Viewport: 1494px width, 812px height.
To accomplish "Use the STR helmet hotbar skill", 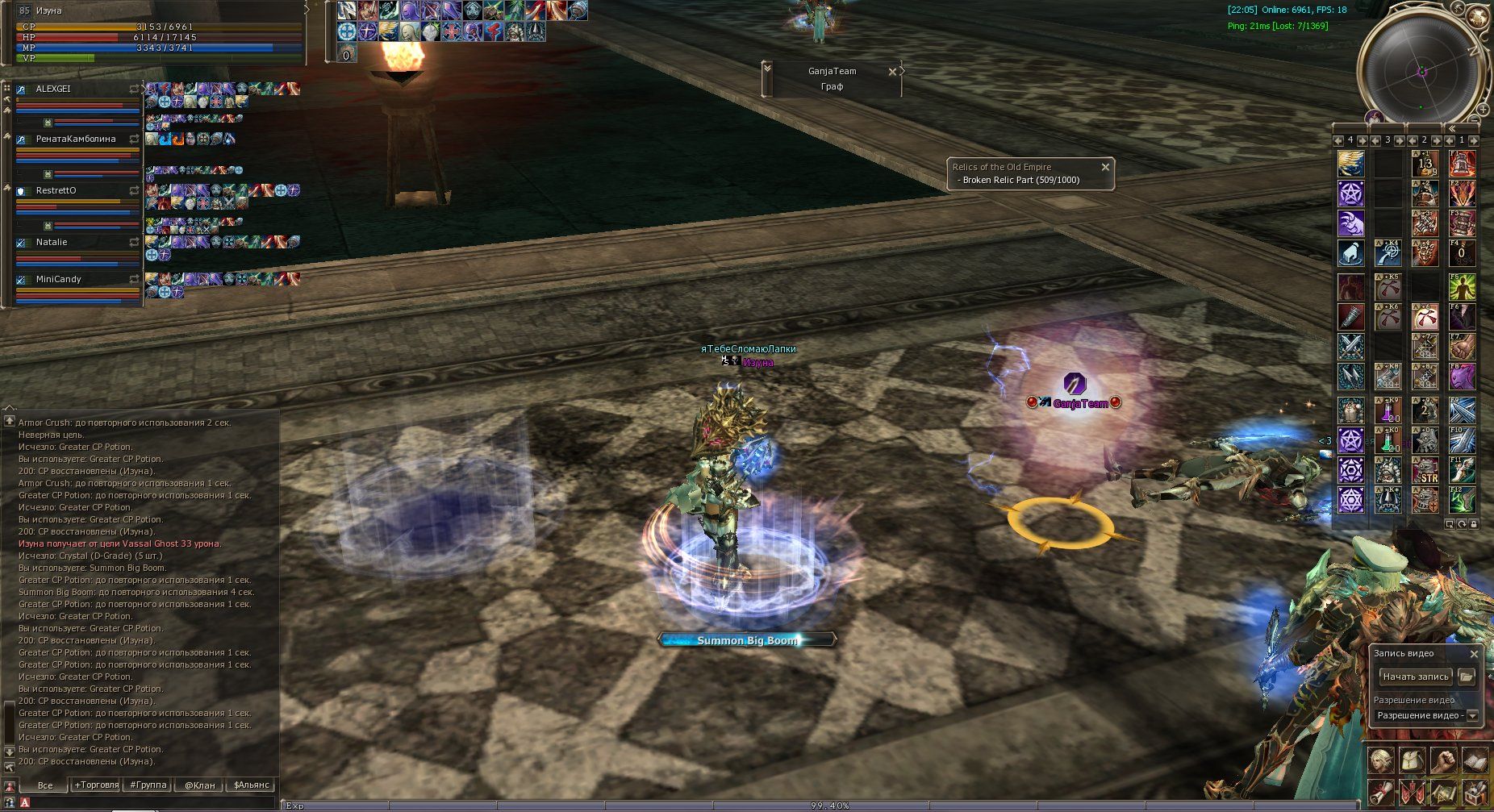I will [x=1425, y=471].
